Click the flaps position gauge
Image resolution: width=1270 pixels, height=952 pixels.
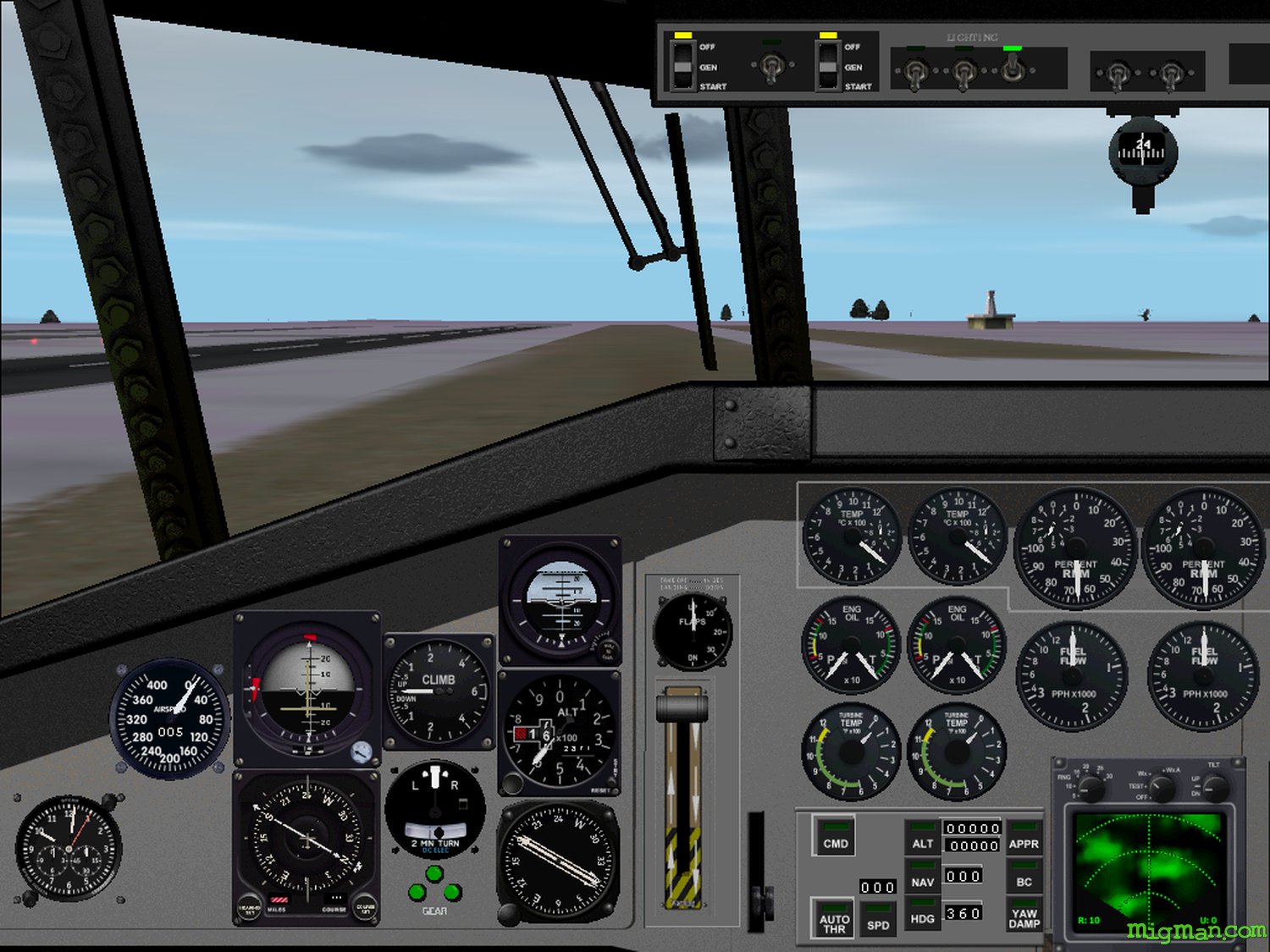693,631
